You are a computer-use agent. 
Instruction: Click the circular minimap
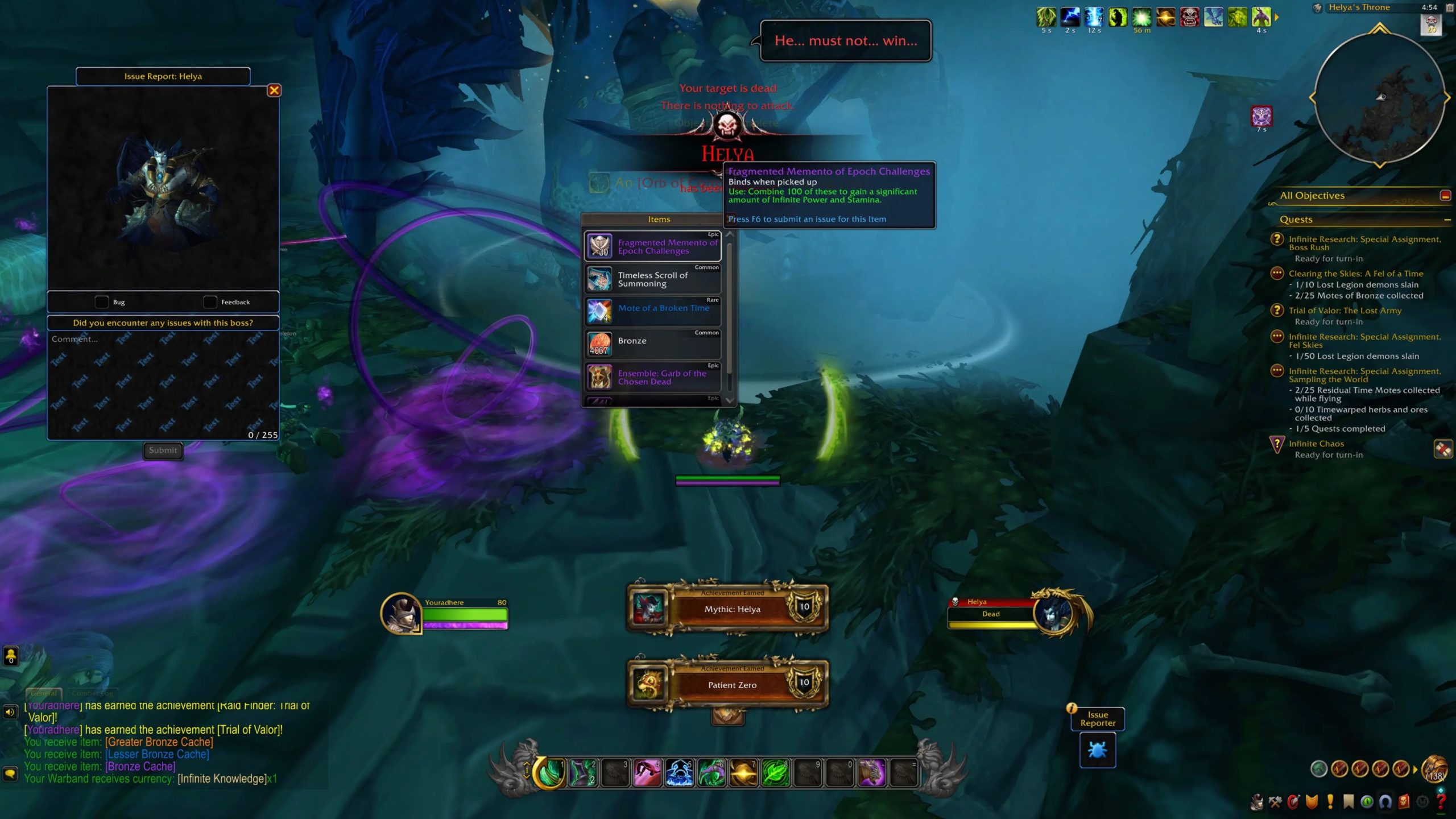pos(1380,98)
